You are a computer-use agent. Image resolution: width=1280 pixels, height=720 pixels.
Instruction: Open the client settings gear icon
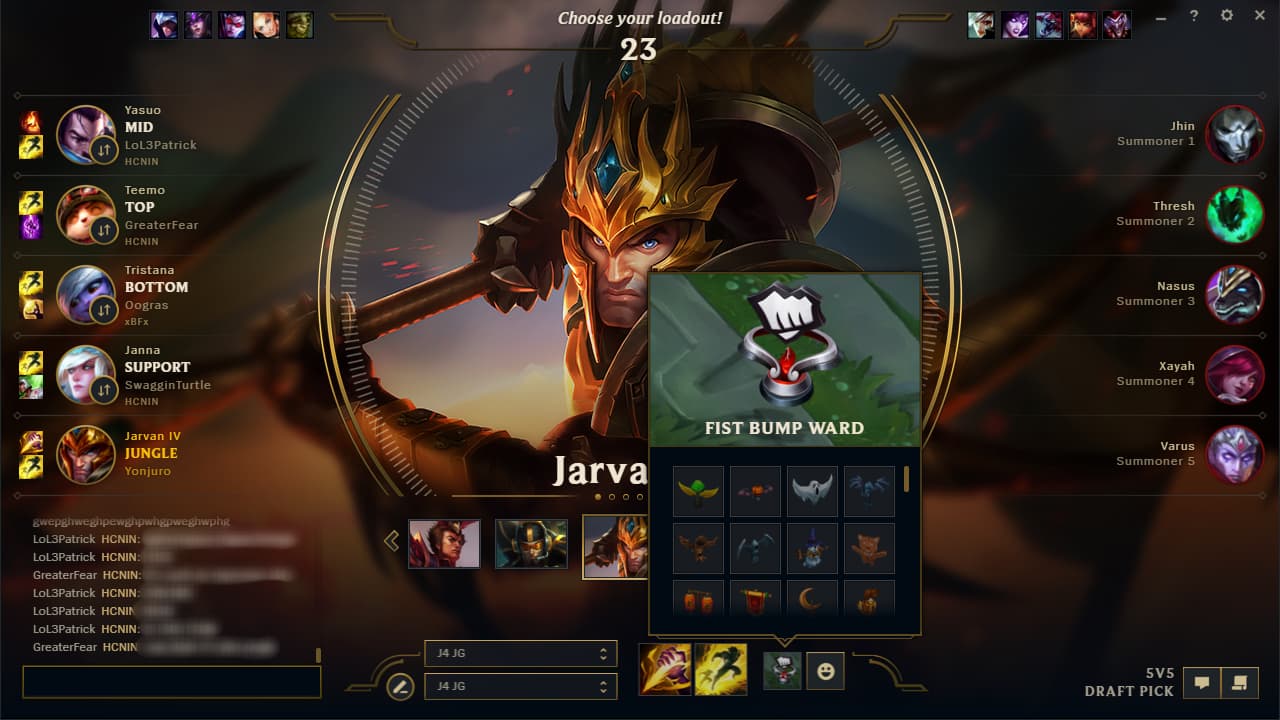(x=1227, y=15)
